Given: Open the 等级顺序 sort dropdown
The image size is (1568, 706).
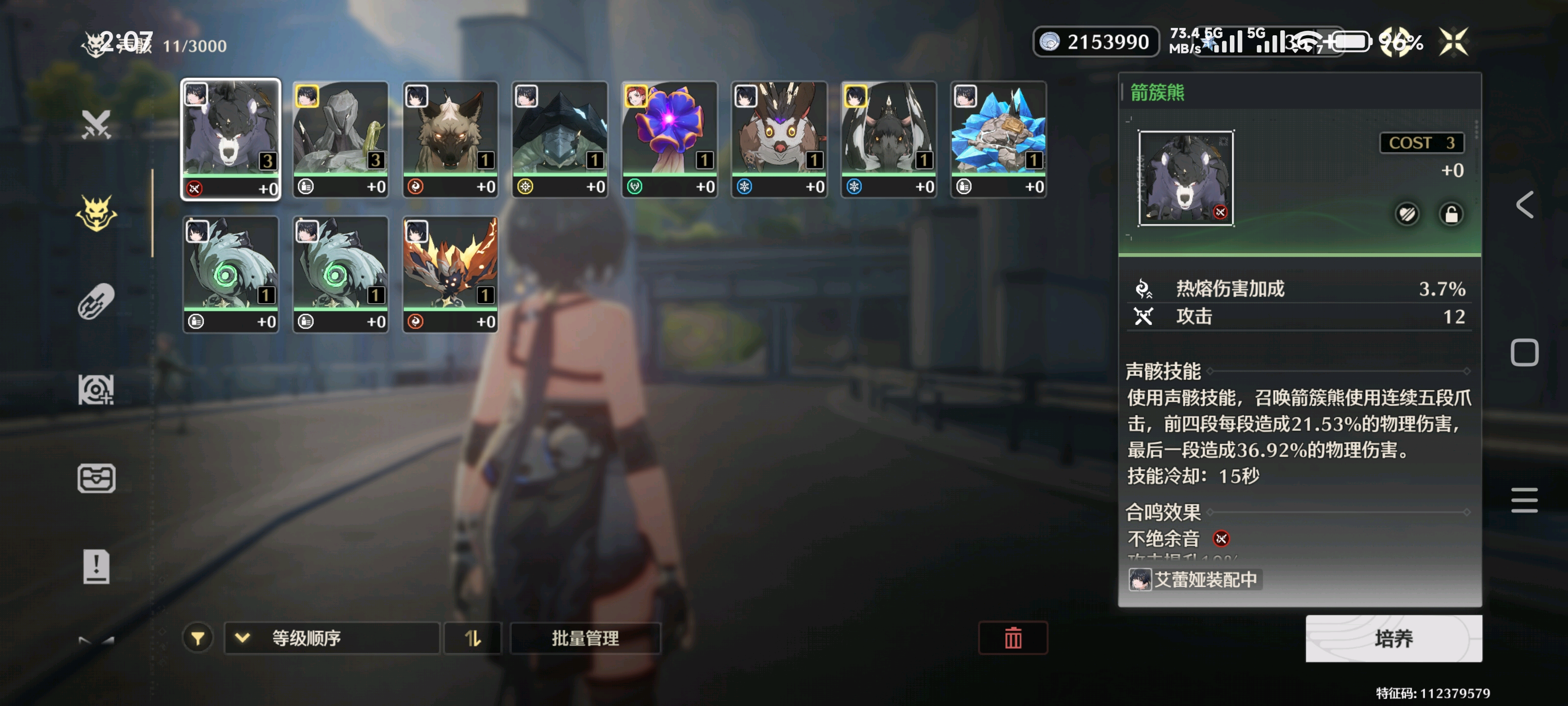Looking at the screenshot, I should click(x=332, y=638).
